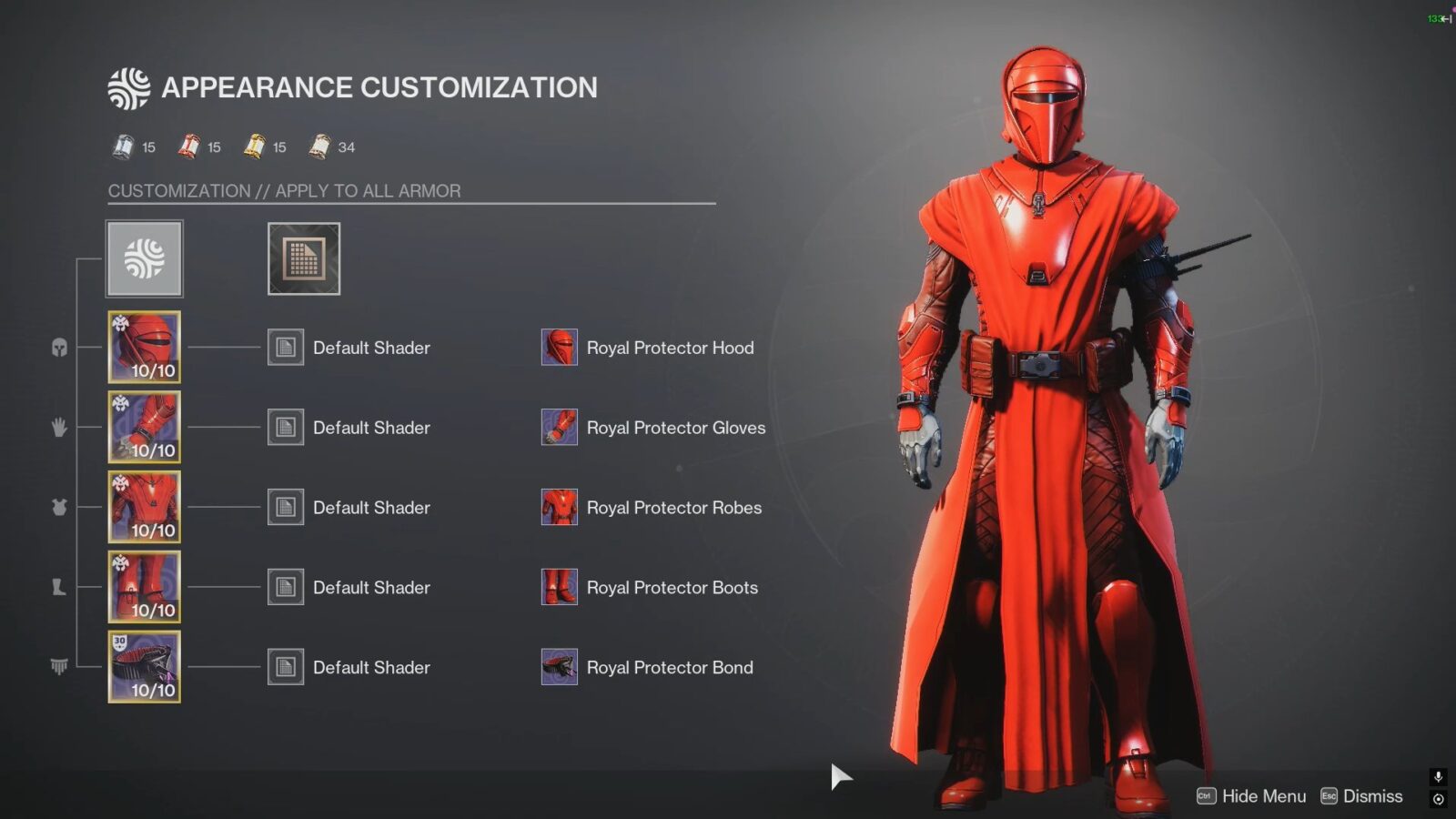Screen dimensions: 1456x819
Task: Click the Hide Menu button
Action: [x=1265, y=795]
